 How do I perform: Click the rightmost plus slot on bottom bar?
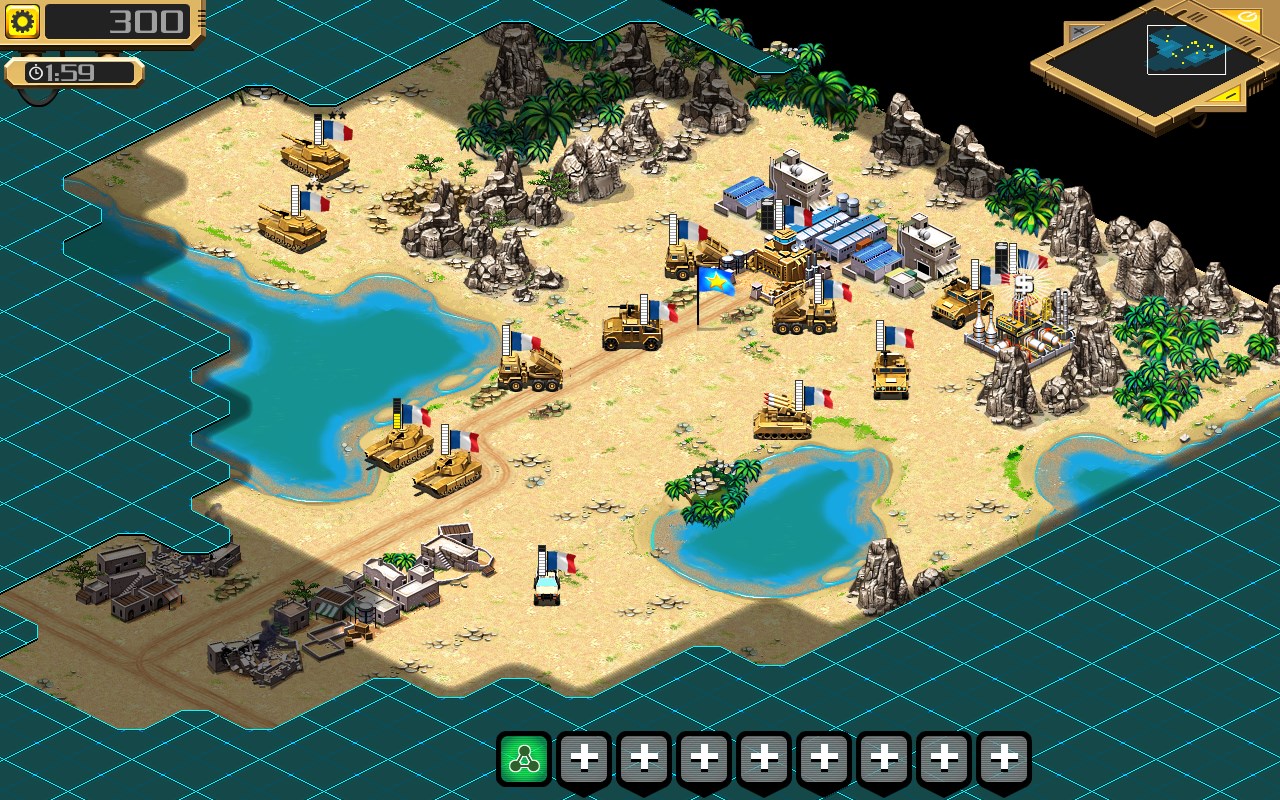(x=1005, y=760)
